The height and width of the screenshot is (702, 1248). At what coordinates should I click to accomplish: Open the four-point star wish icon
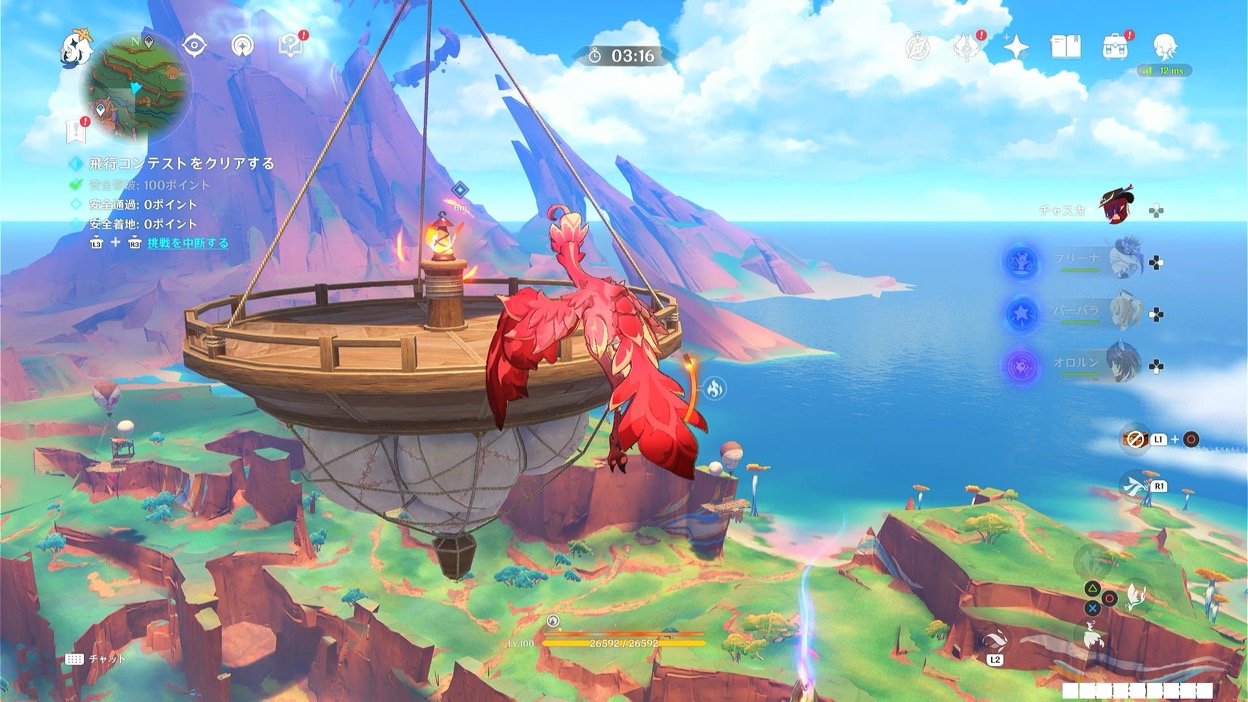1015,46
